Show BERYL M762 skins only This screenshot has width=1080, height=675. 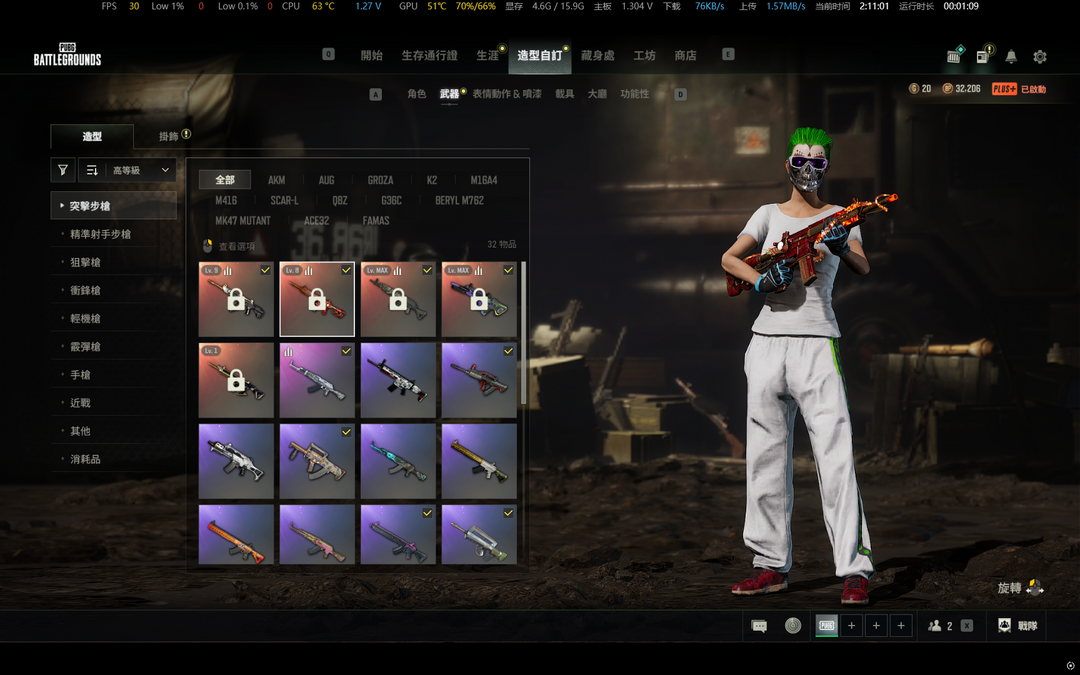(x=459, y=200)
